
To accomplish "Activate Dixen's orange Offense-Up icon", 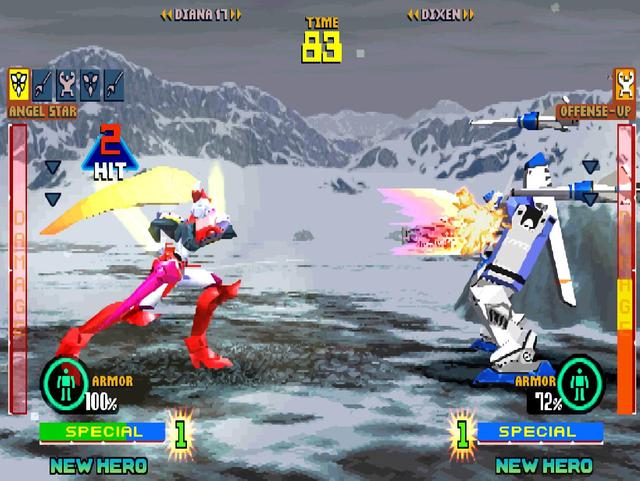I will (625, 83).
